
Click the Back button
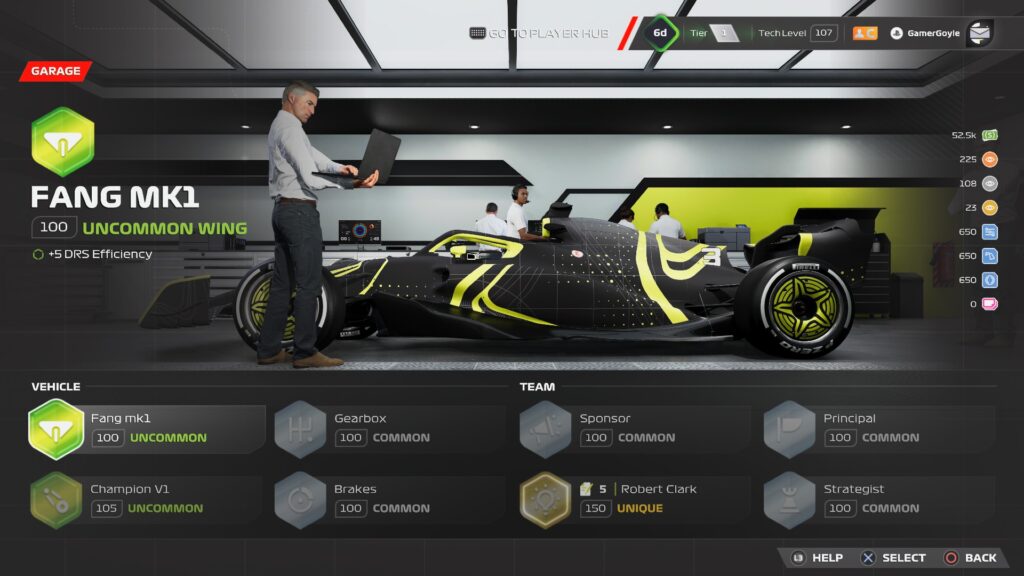[970, 558]
